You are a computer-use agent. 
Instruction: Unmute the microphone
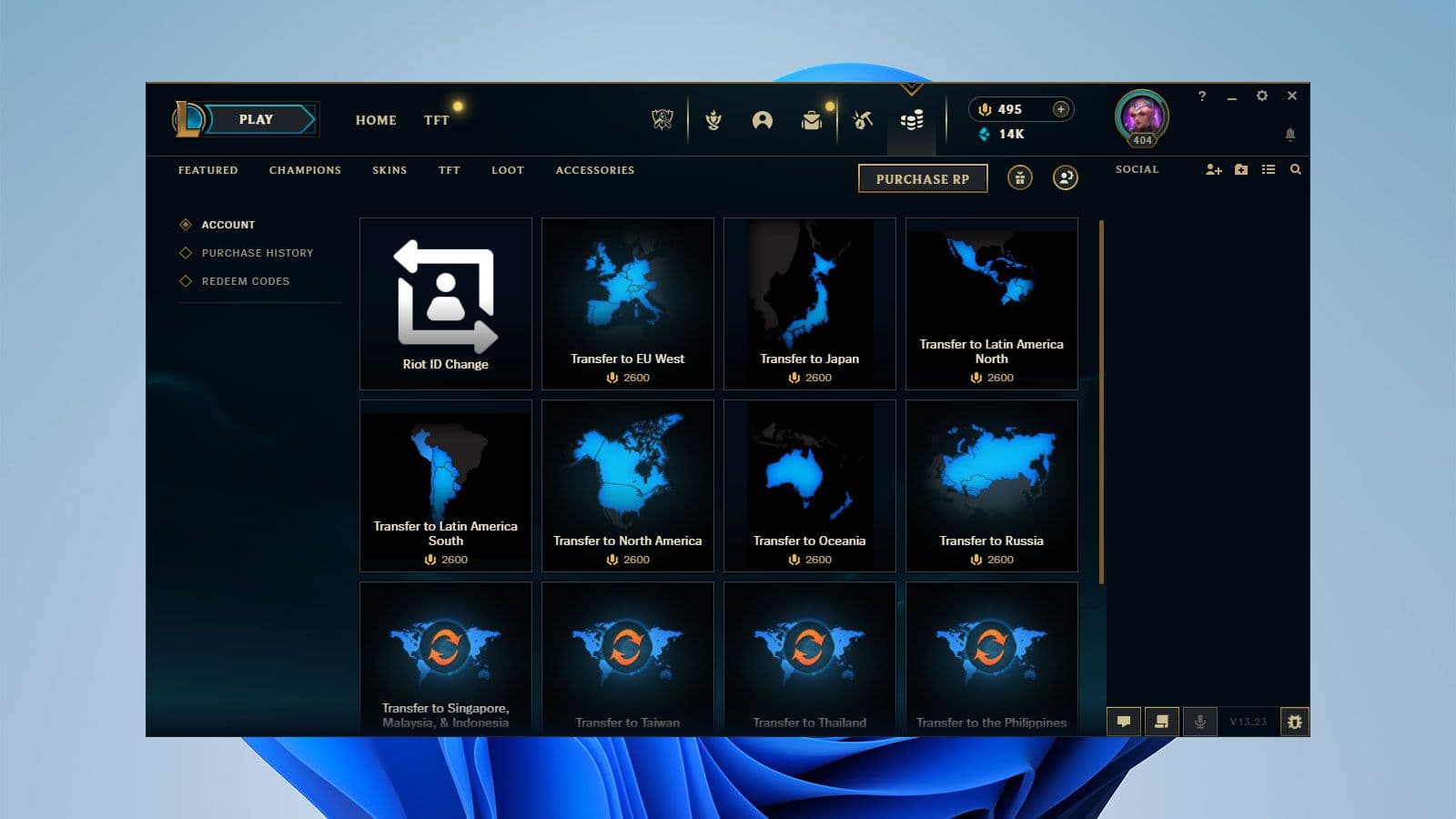click(1200, 722)
